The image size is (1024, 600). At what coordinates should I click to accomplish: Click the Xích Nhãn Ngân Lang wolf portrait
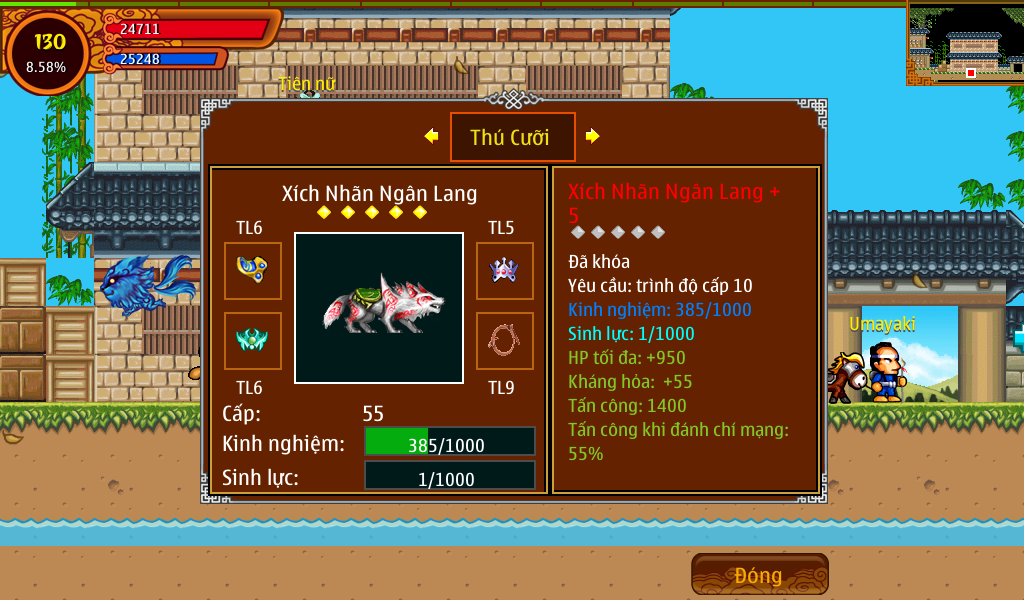point(379,307)
